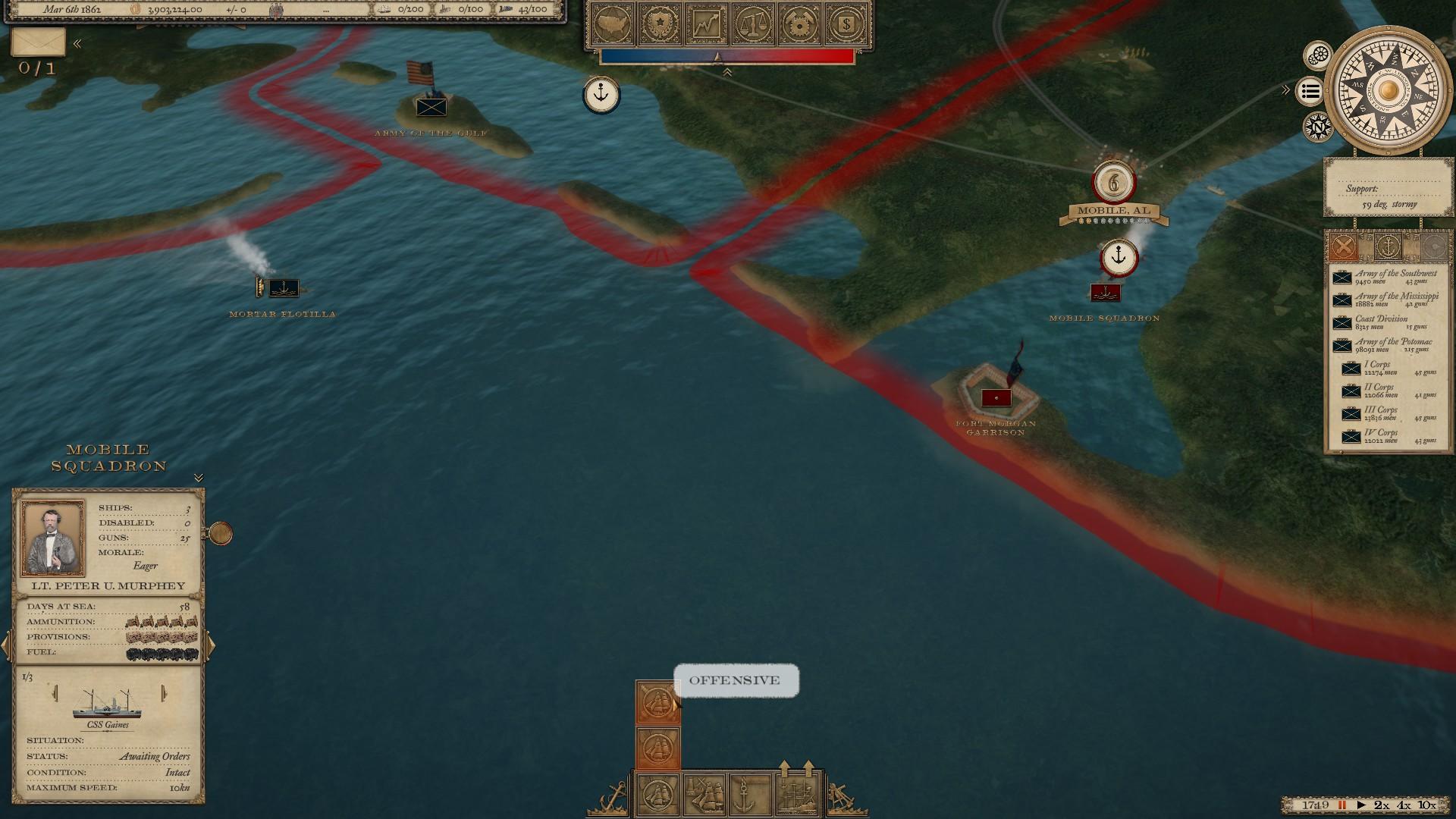This screenshot has width=1456, height=819.
Task: Switch to the anchor fleets tab
Action: (1388, 246)
